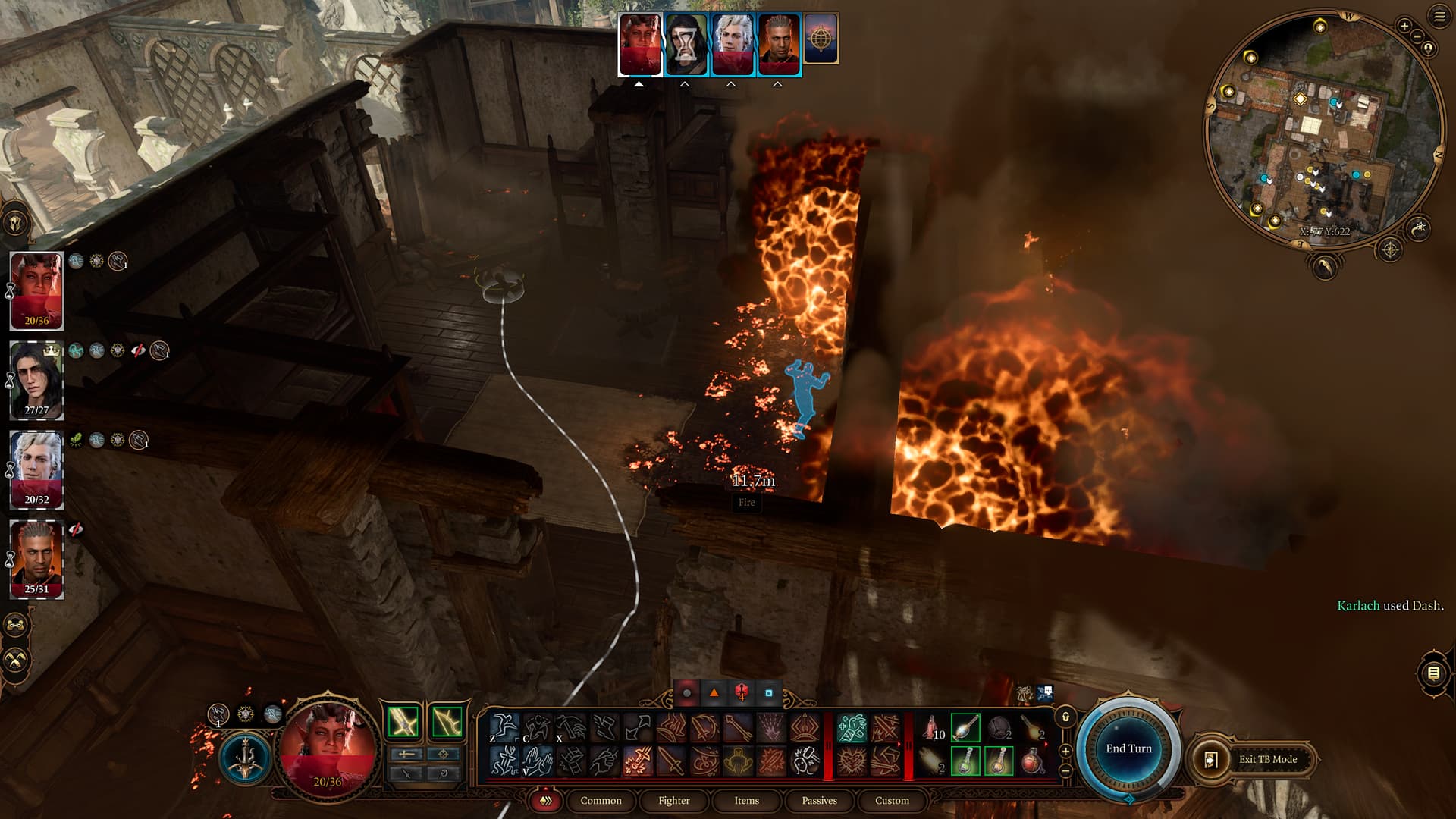Image resolution: width=1456 pixels, height=819 pixels.
Task: Choose the white-haired companion with 20/32 health
Action: click(36, 469)
